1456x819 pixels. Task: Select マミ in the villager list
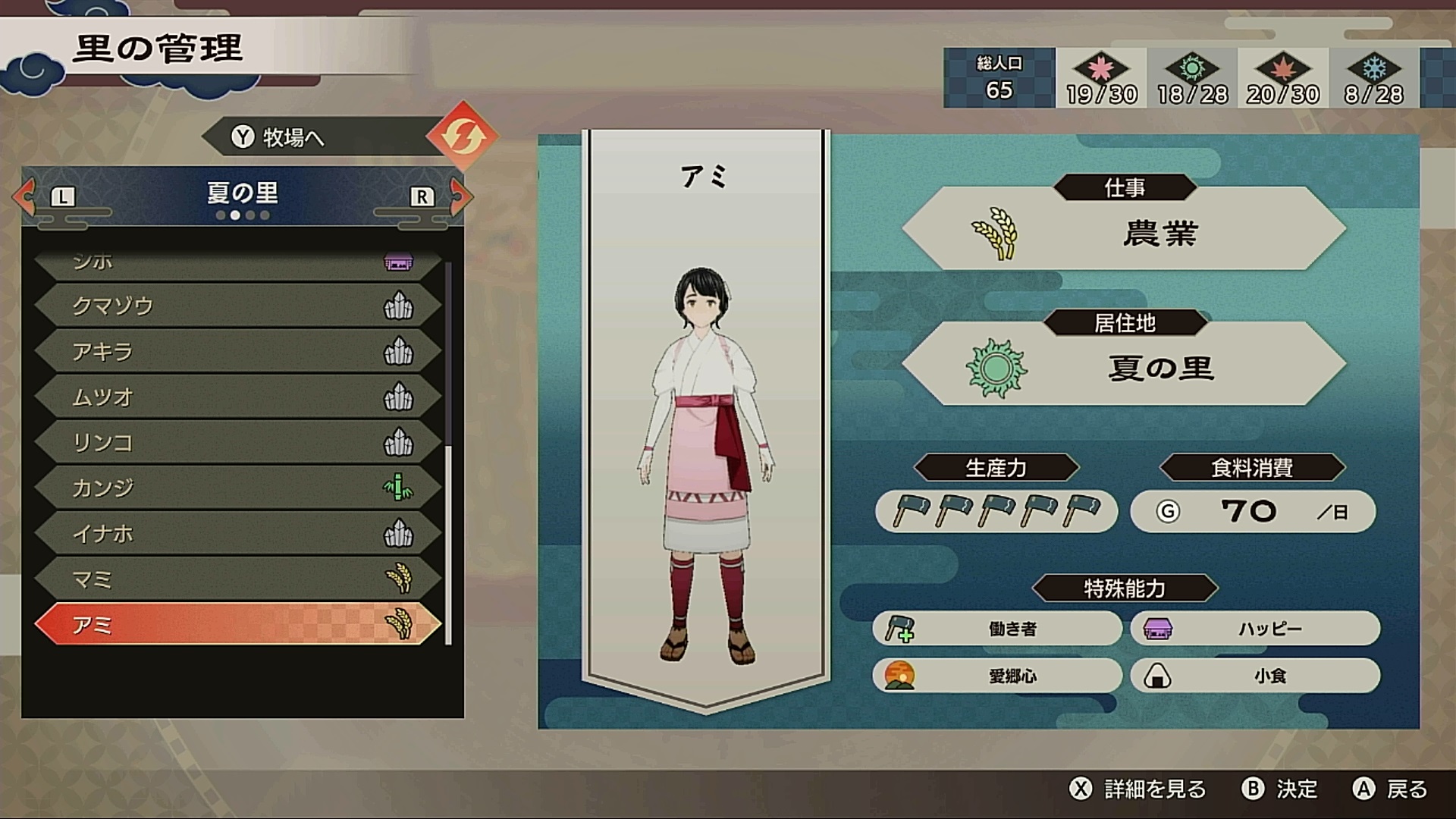click(235, 579)
